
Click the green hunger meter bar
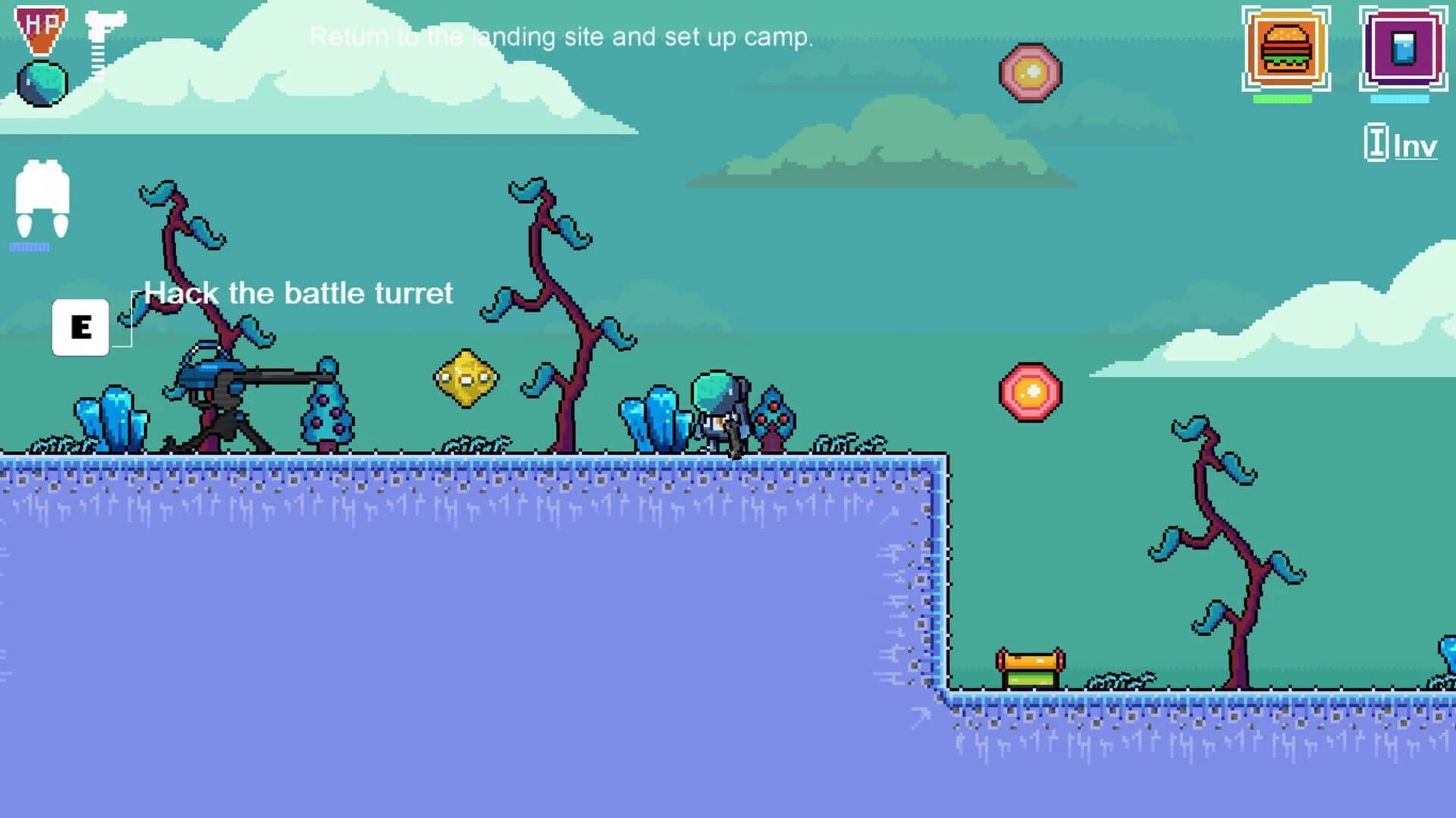1282,97
